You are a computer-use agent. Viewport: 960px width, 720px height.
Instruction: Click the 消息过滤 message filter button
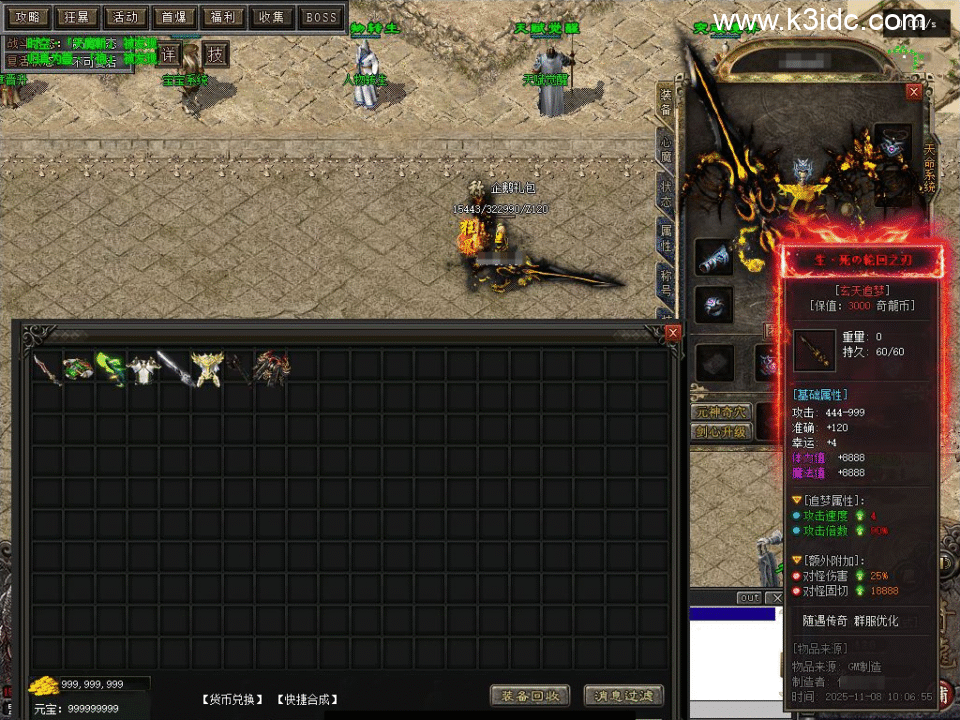[x=623, y=696]
